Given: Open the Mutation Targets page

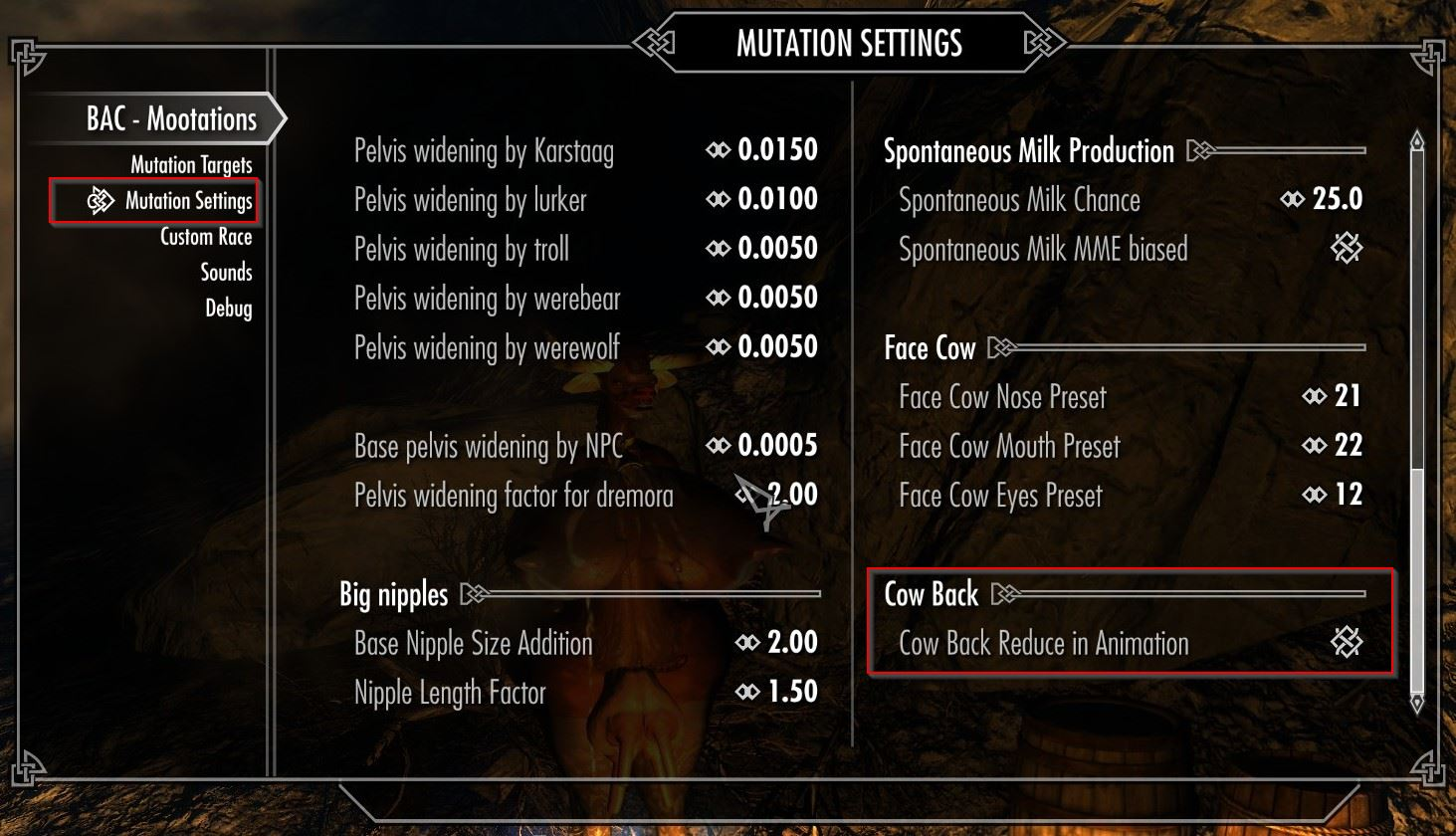Looking at the screenshot, I should (191, 165).
